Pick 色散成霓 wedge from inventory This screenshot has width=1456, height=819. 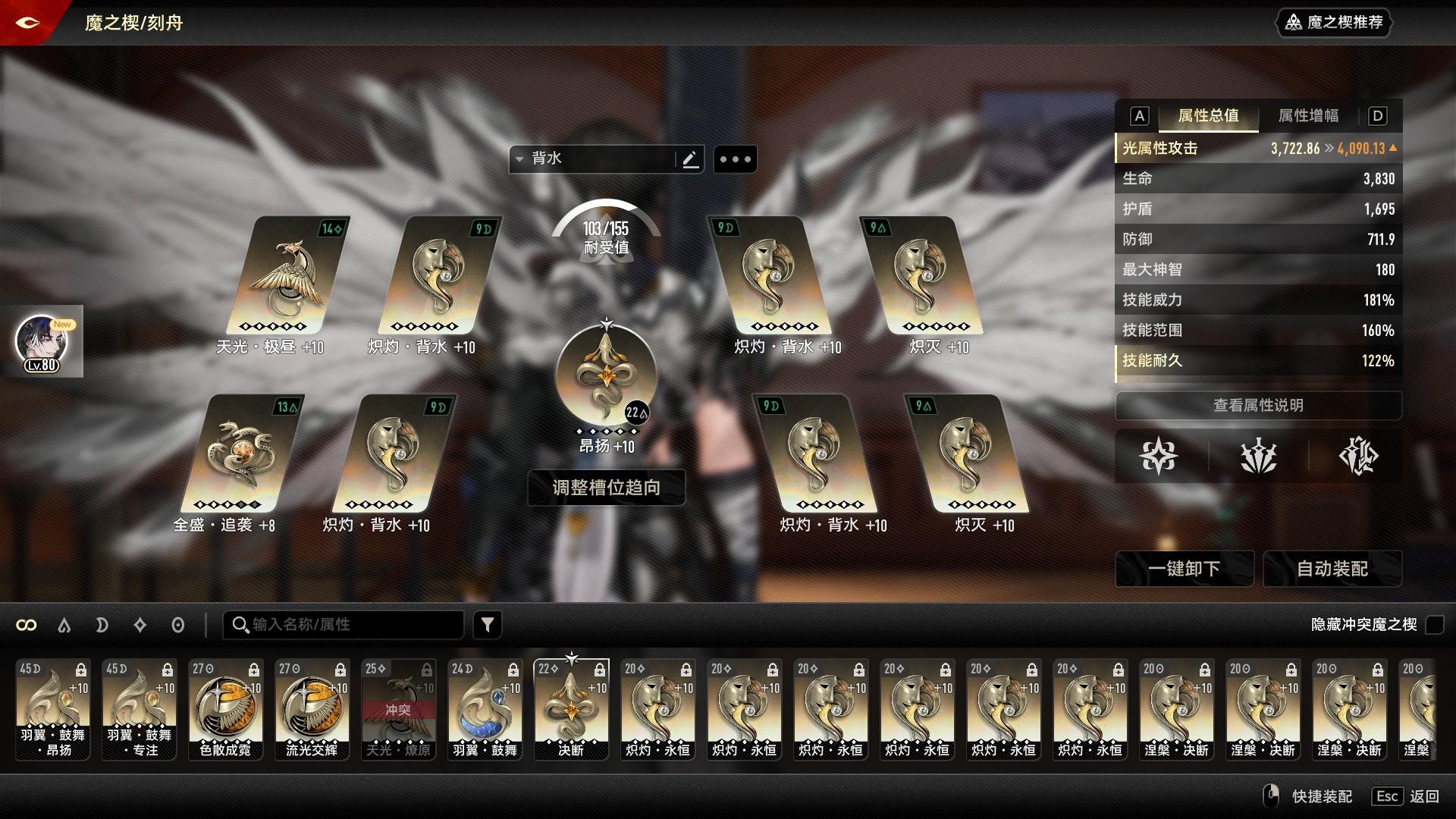(225, 709)
